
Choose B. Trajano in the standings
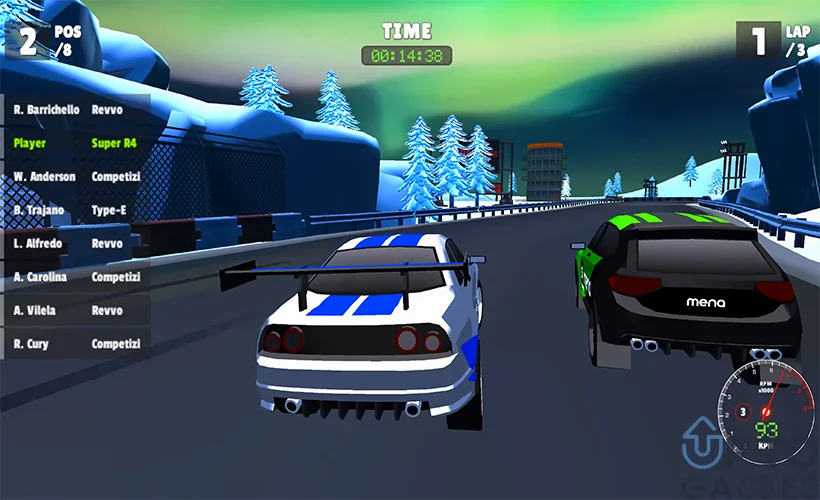pos(75,210)
